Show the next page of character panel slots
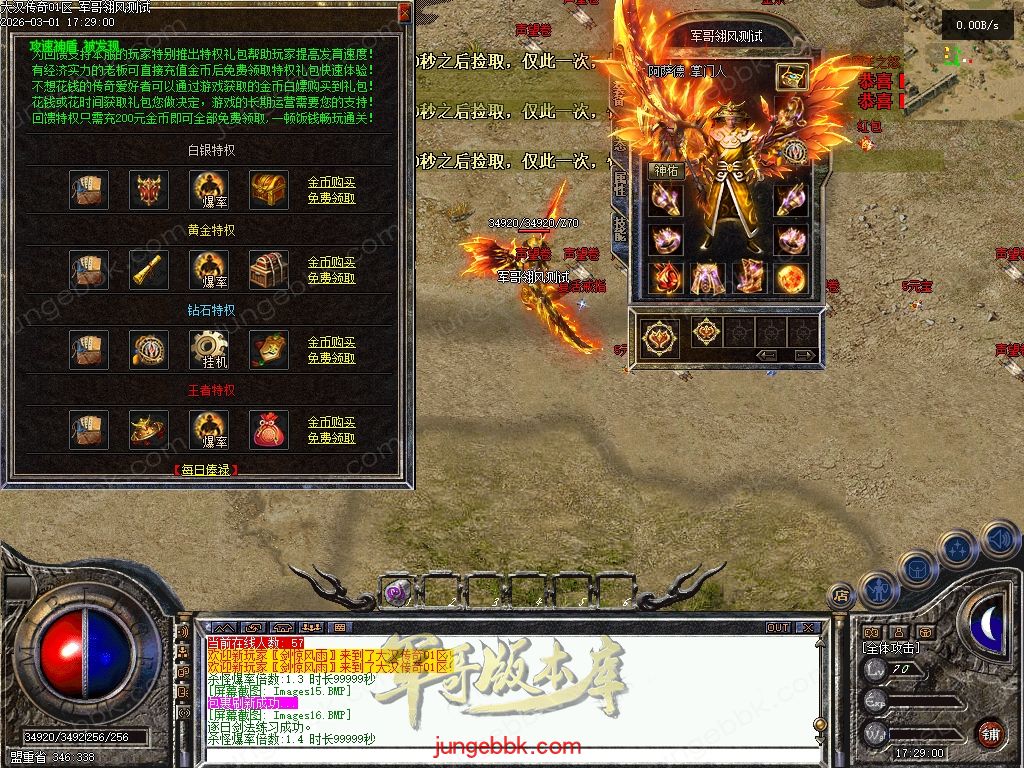 pos(803,355)
